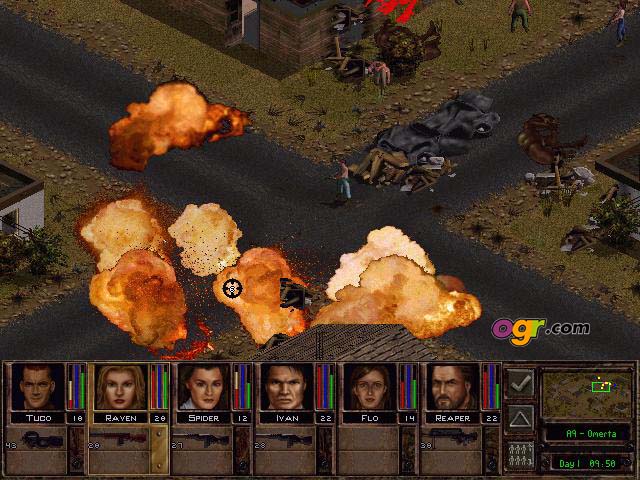
Task: Toggle the squad figures button
Action: pos(519,452)
